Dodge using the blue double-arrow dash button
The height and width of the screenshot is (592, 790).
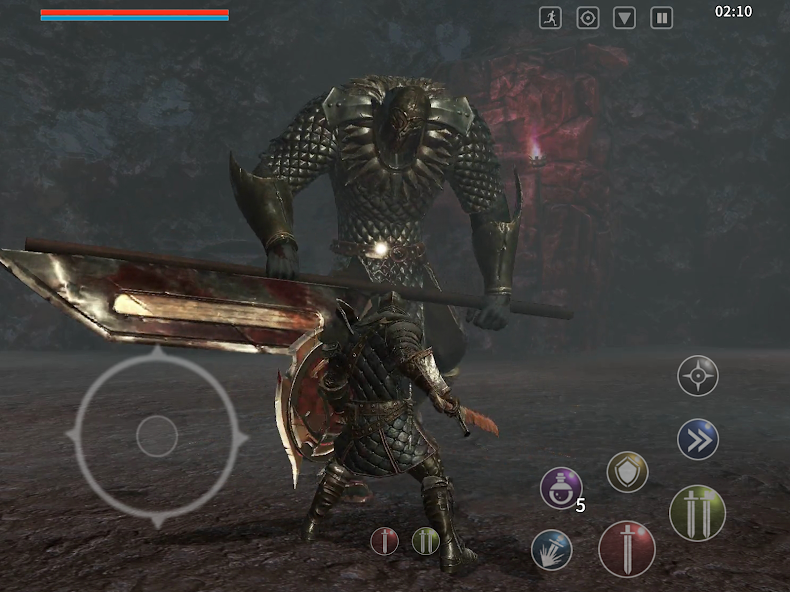tap(697, 439)
